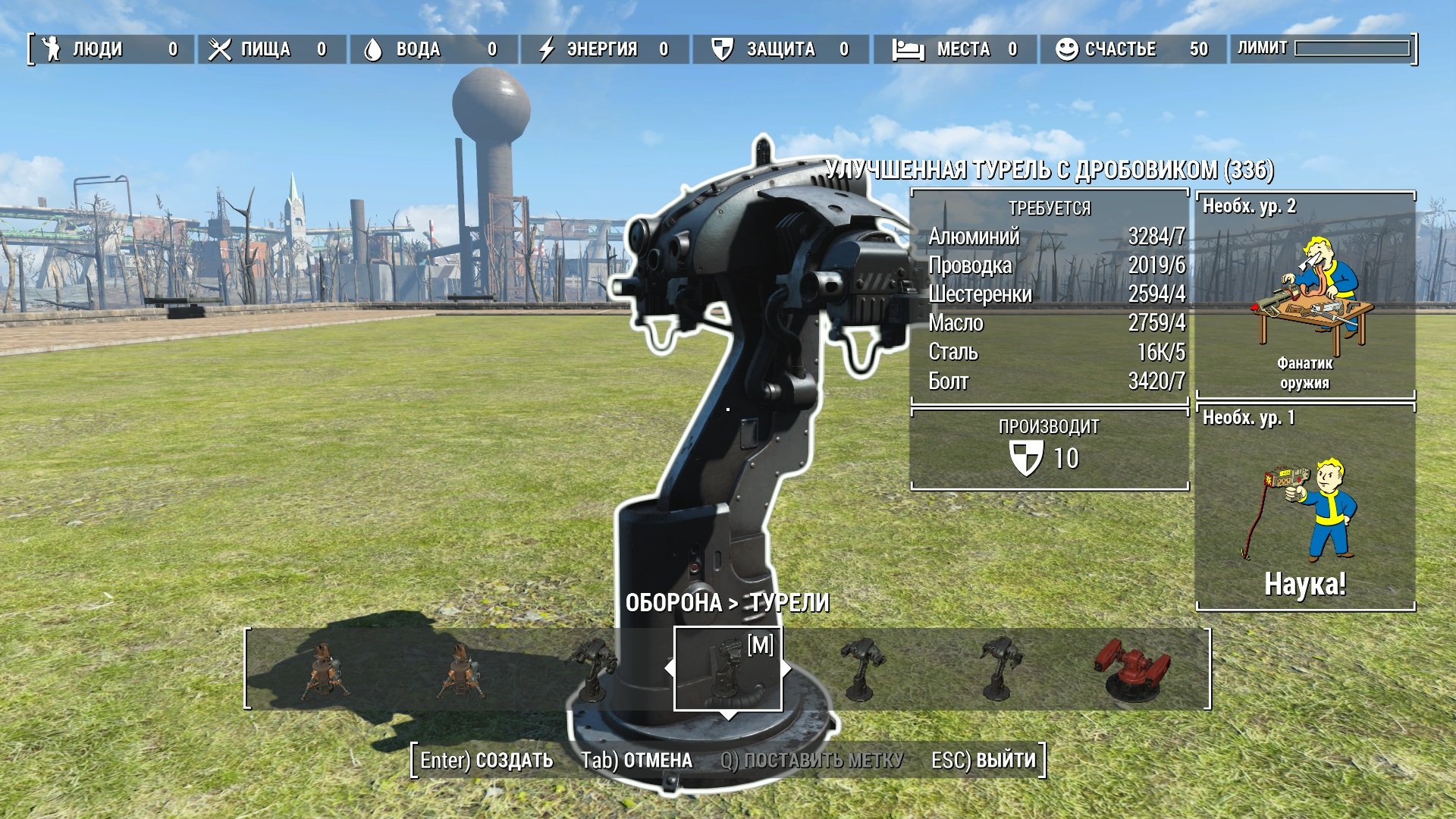Select the red turret thumbnail
The image size is (1456, 819).
(1132, 669)
